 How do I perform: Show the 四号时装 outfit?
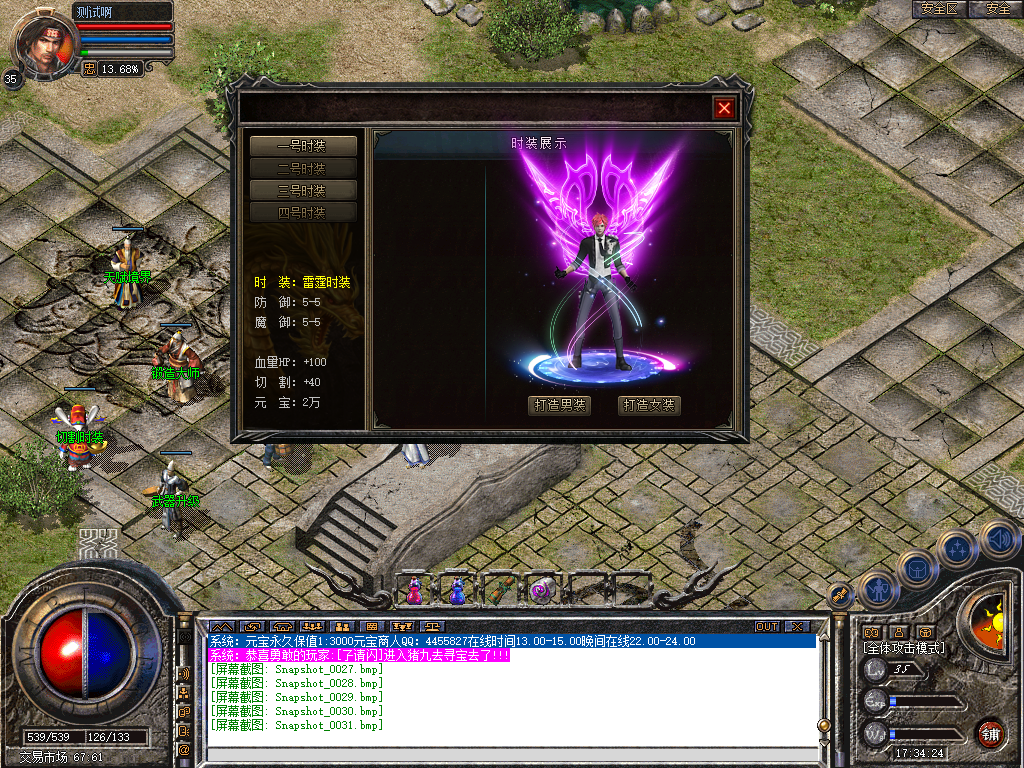click(x=303, y=213)
